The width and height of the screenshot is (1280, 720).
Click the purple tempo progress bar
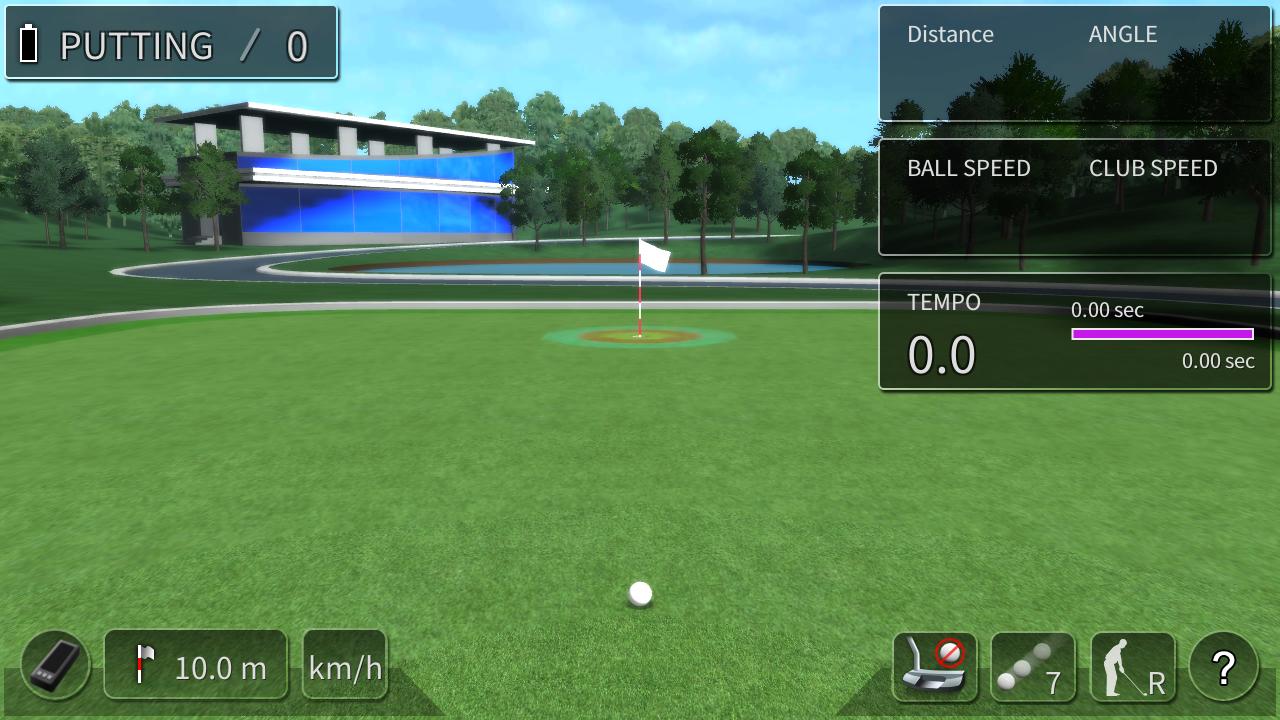click(x=1162, y=333)
